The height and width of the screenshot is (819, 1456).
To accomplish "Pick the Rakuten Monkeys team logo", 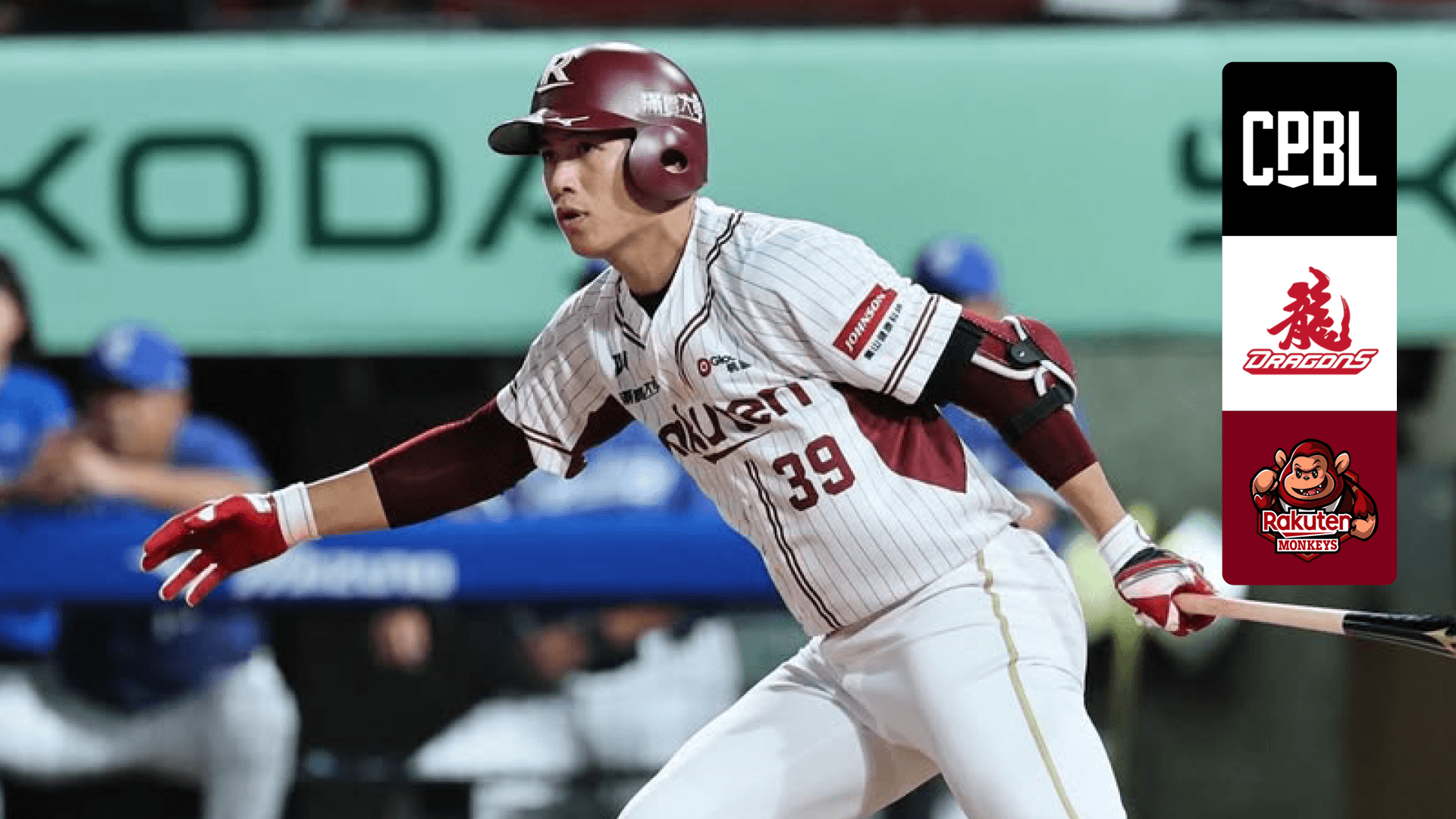I will pos(1309,497).
